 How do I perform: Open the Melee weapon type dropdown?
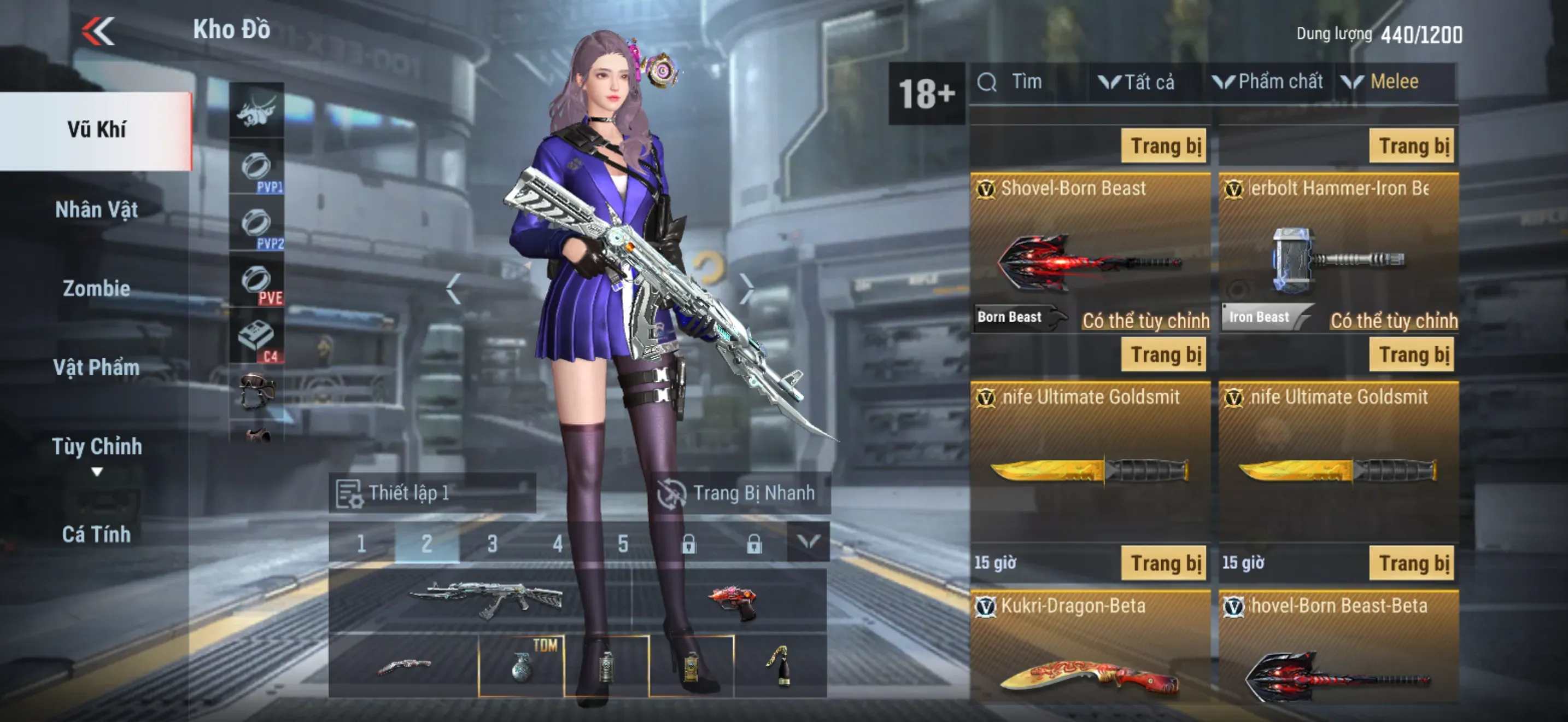click(1382, 82)
